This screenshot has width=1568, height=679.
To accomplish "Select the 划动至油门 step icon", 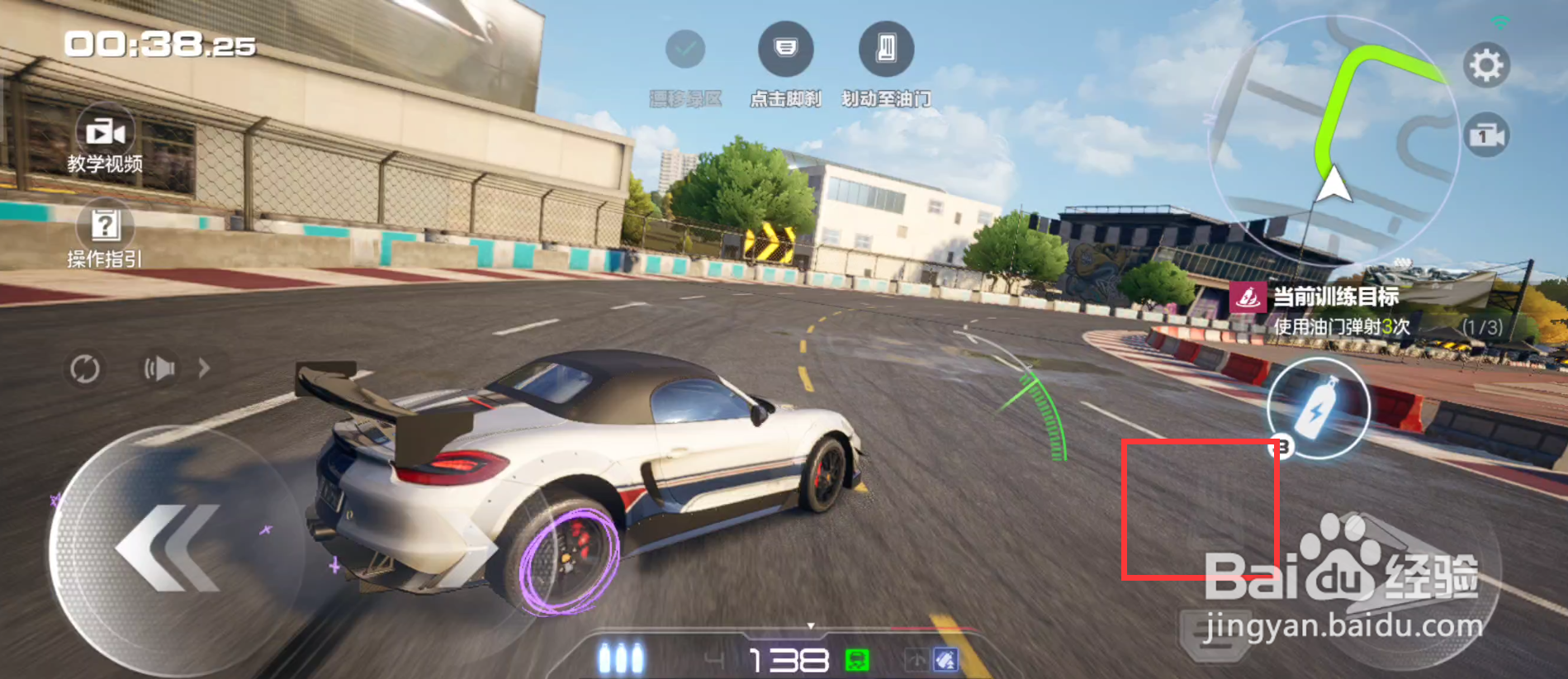I will (886, 50).
